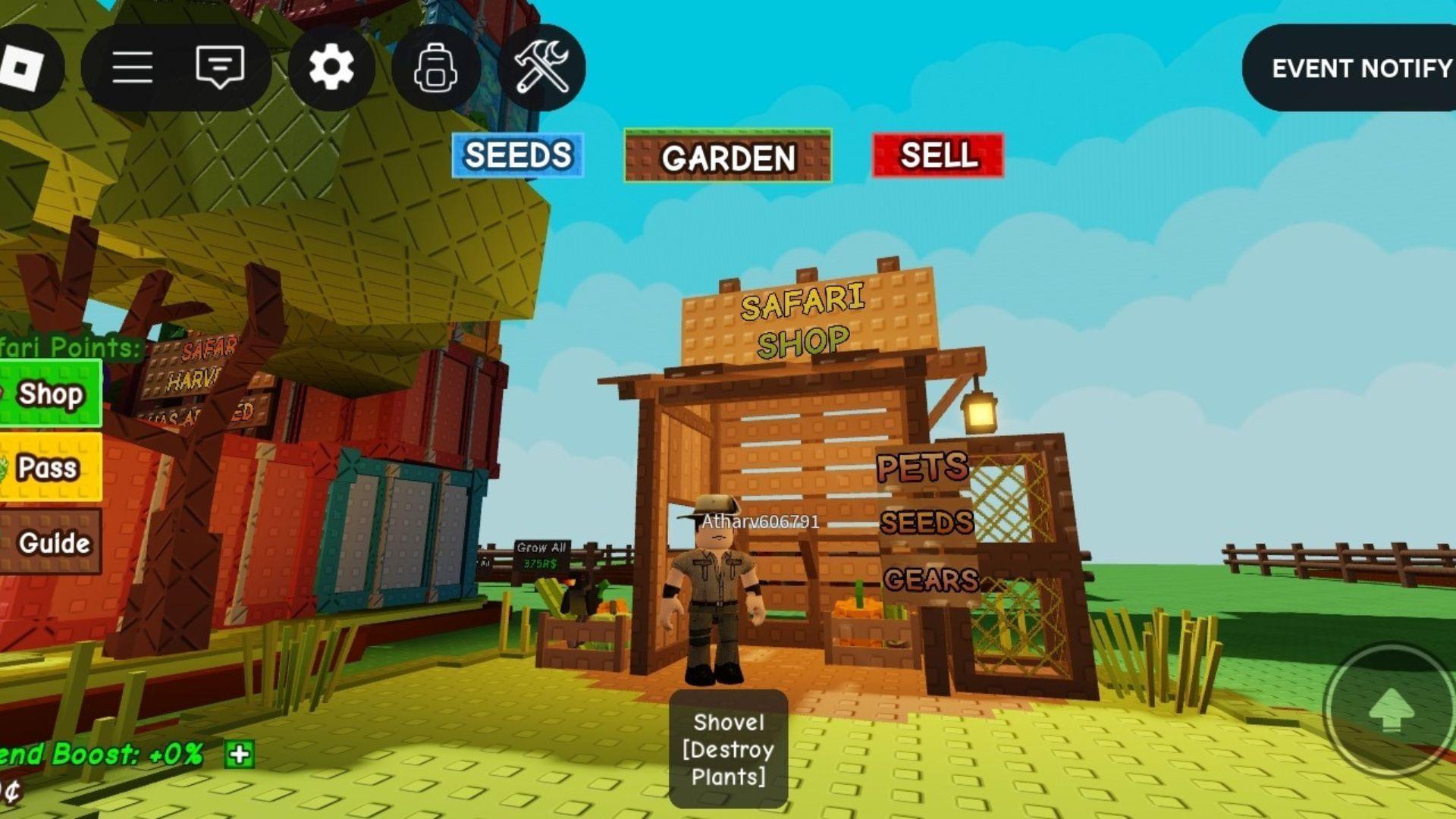Screen dimensions: 1456x819
Task: Switch to the SELL tab
Action: (x=937, y=157)
